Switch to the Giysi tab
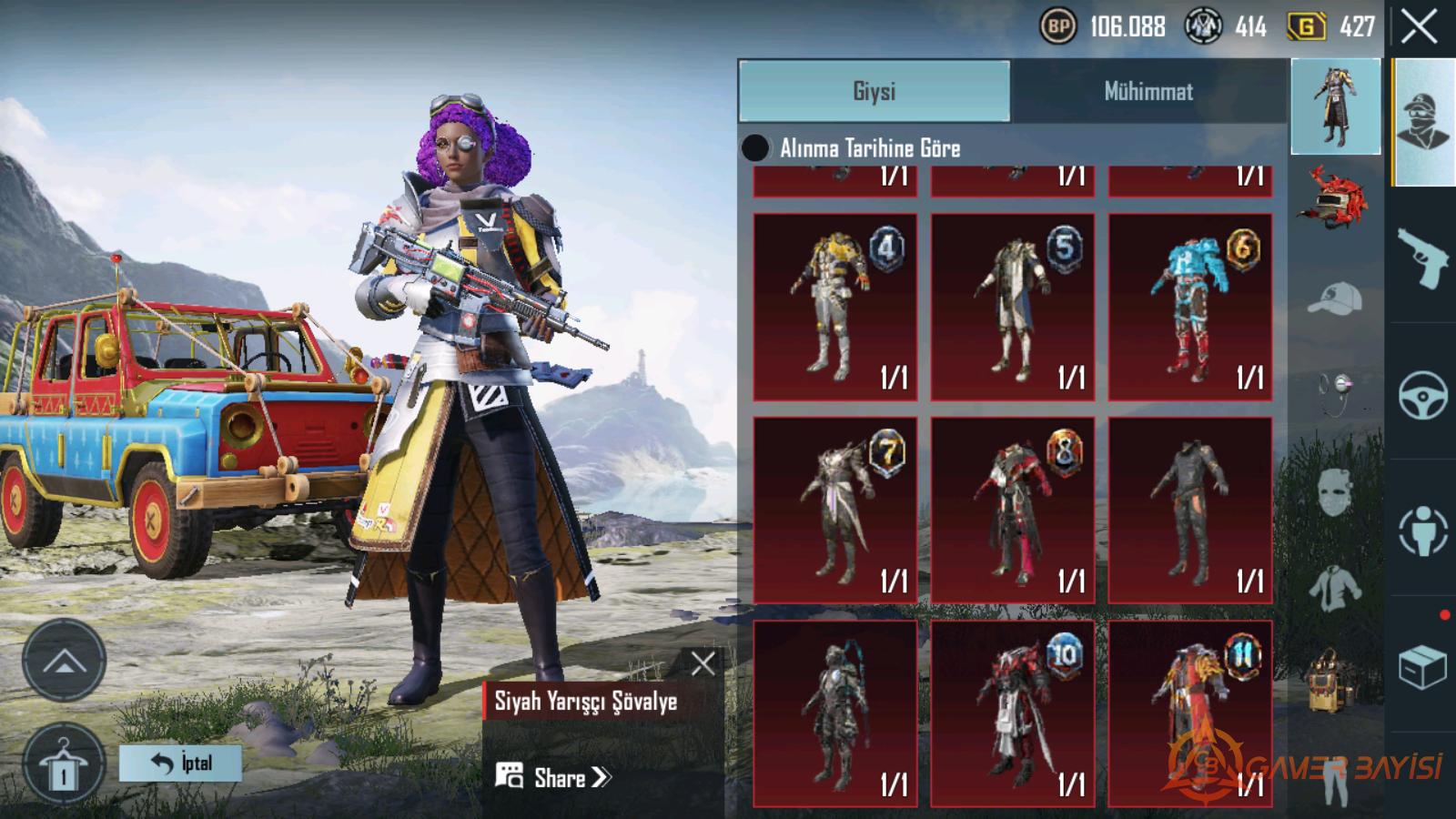 coord(874,91)
